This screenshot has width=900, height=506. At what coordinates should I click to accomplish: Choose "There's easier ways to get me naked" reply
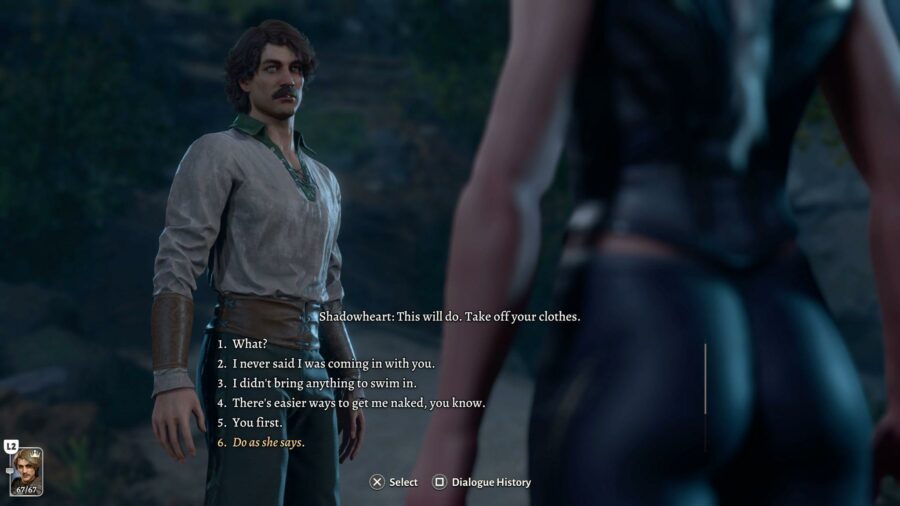click(358, 403)
